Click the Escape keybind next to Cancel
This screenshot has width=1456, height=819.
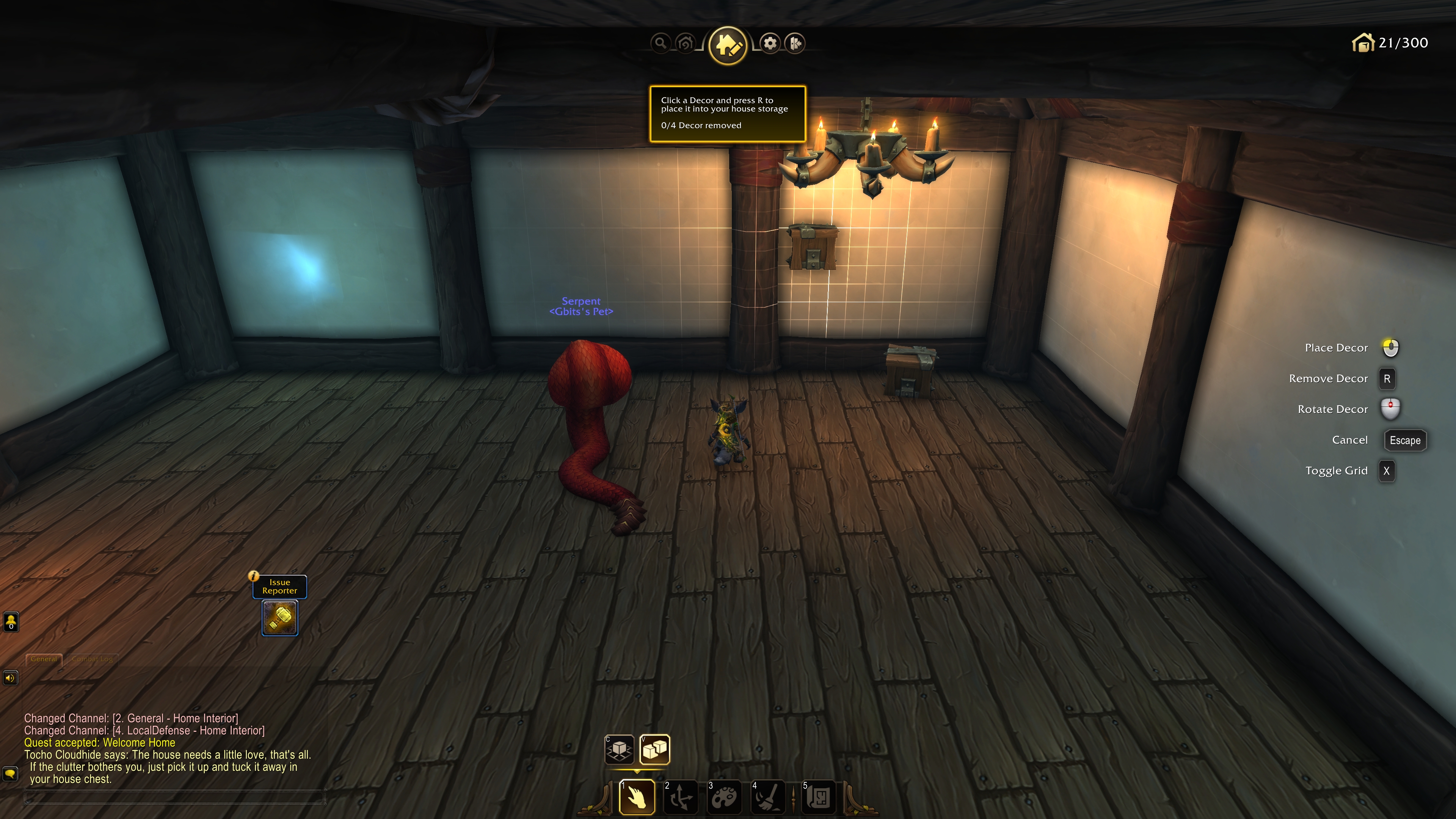pyautogui.click(x=1404, y=440)
